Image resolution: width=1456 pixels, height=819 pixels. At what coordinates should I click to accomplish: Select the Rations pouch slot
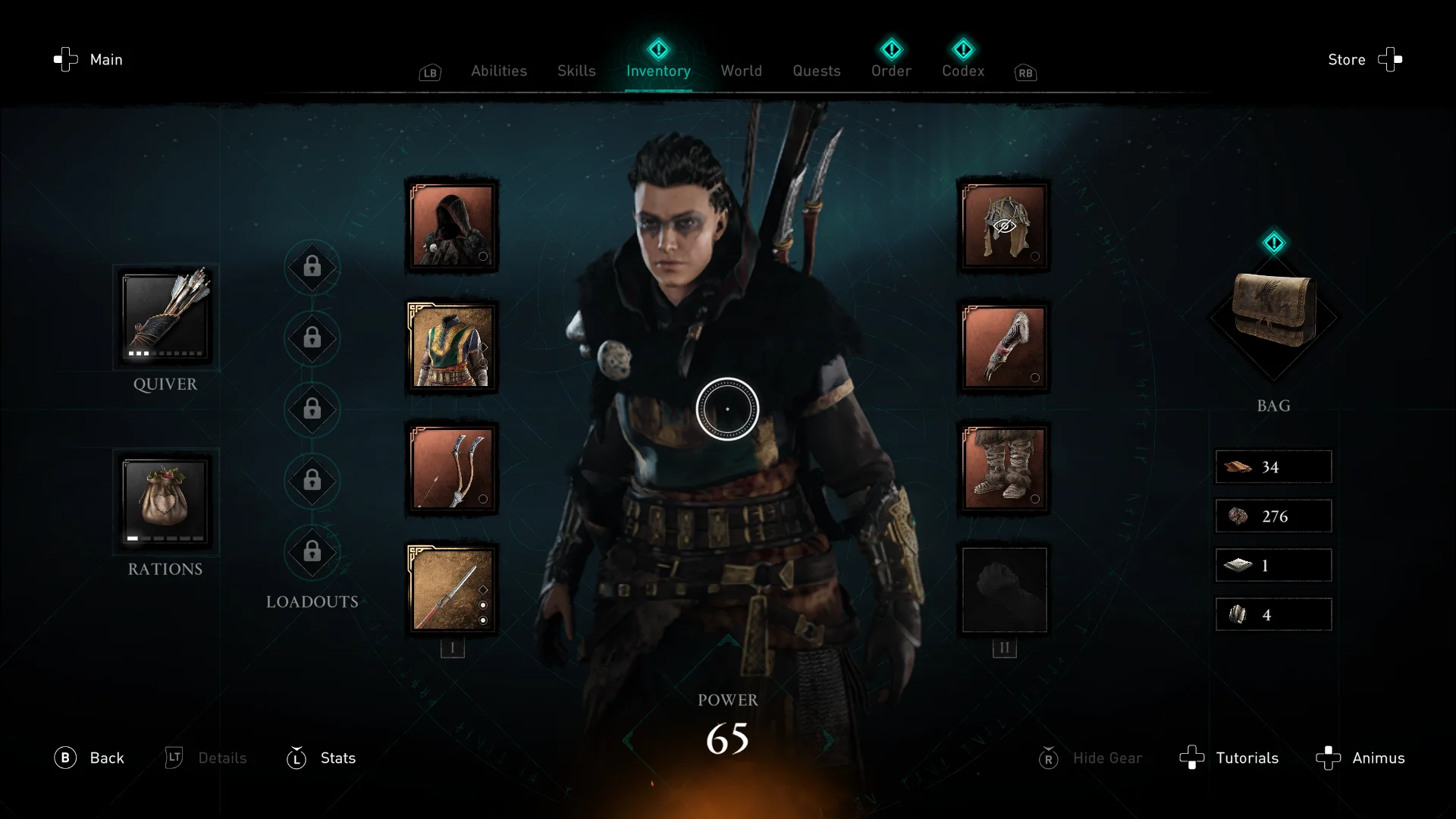(165, 502)
